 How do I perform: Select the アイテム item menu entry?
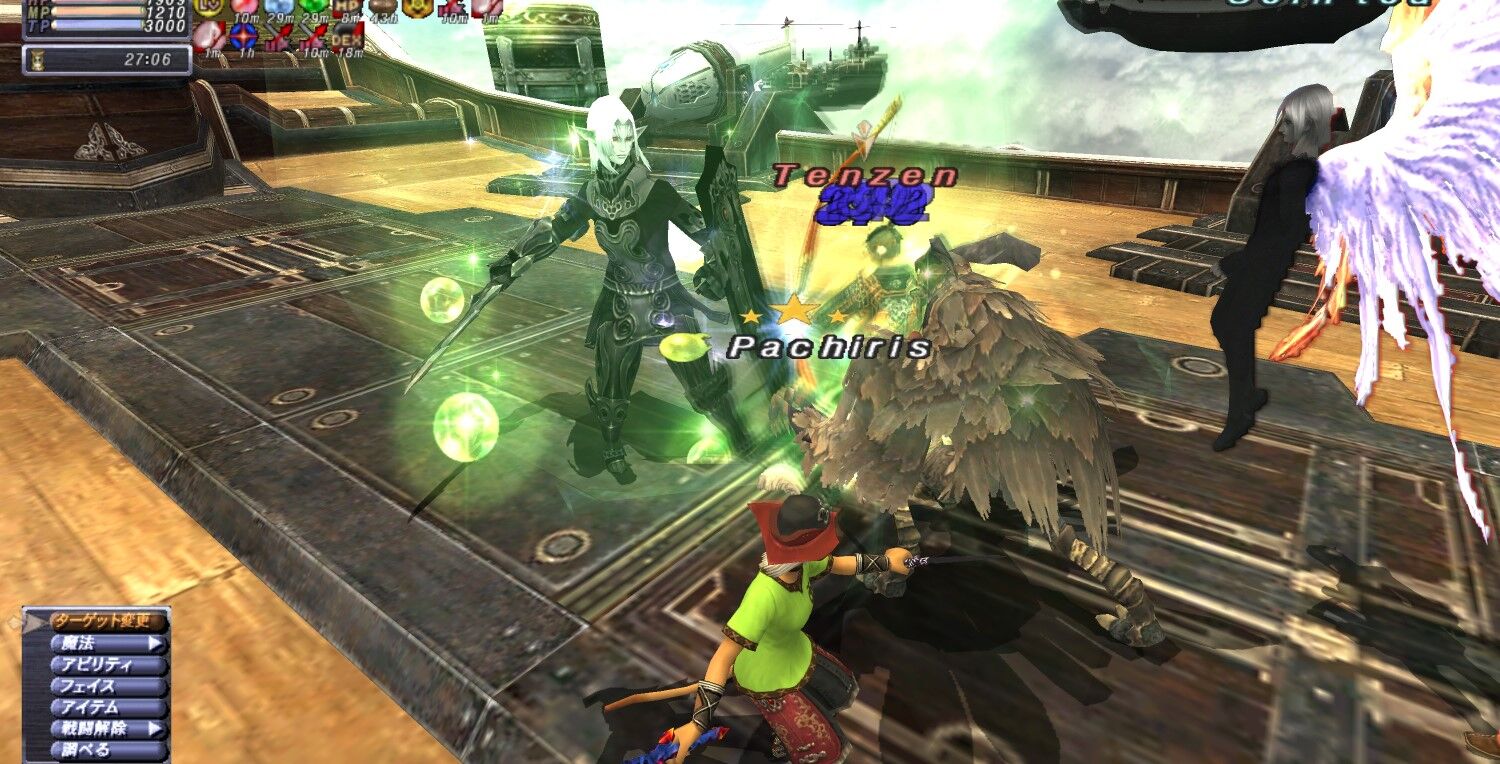pos(88,706)
